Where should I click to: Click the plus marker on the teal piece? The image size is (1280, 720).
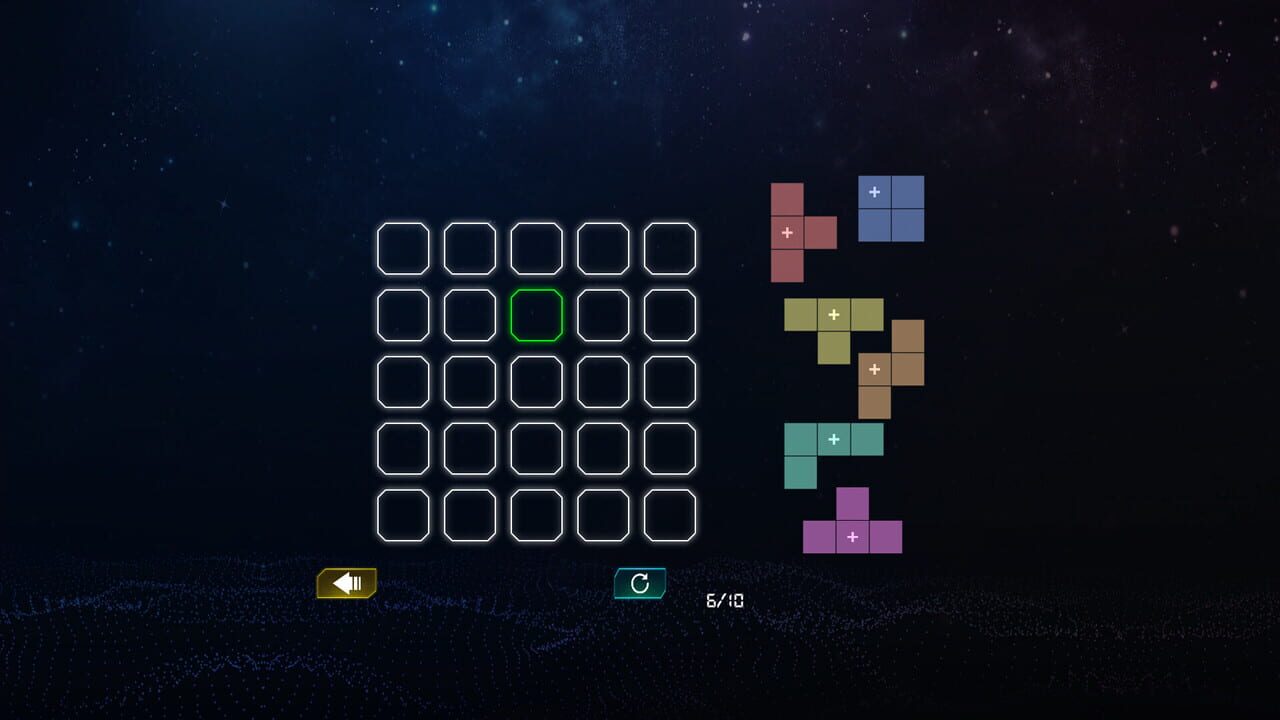click(833, 438)
